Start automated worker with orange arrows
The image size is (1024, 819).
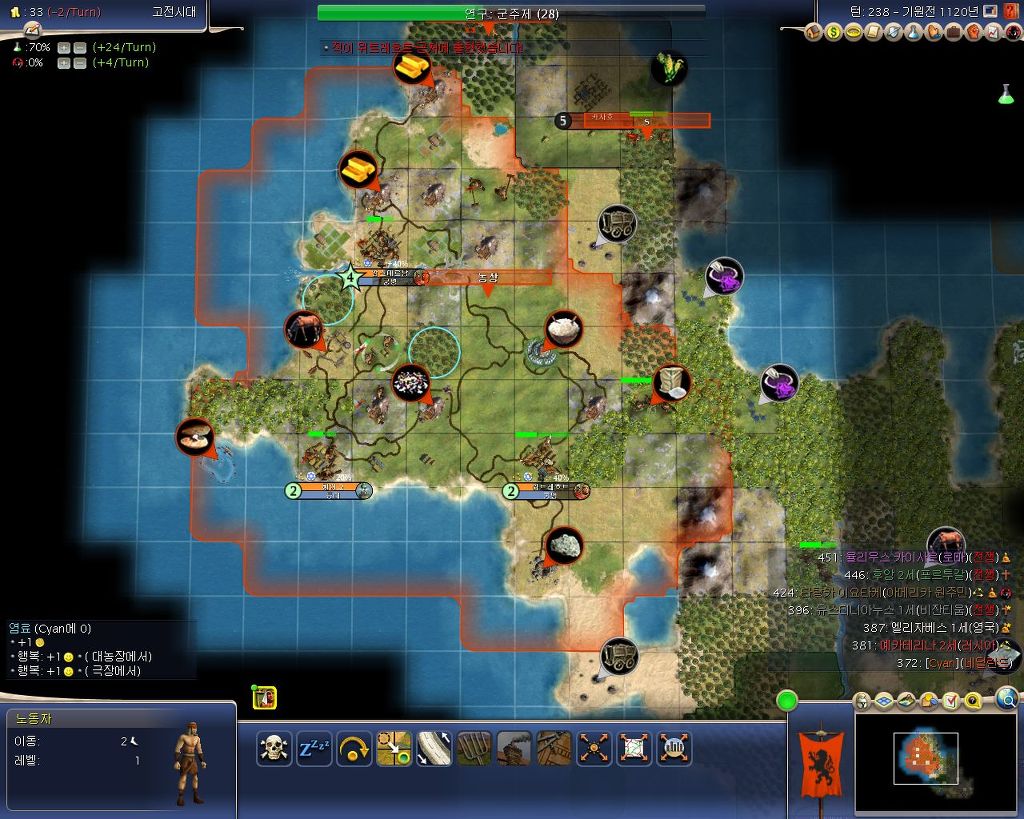594,748
